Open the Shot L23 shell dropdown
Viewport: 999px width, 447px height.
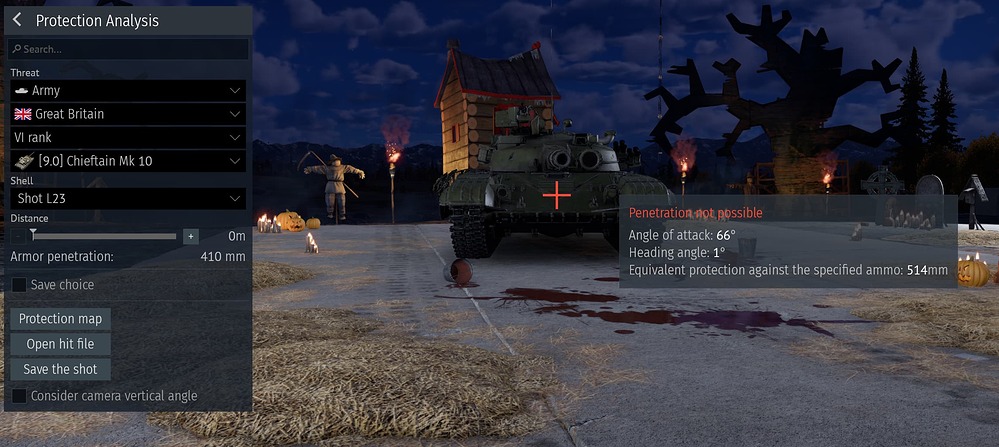tap(128, 199)
